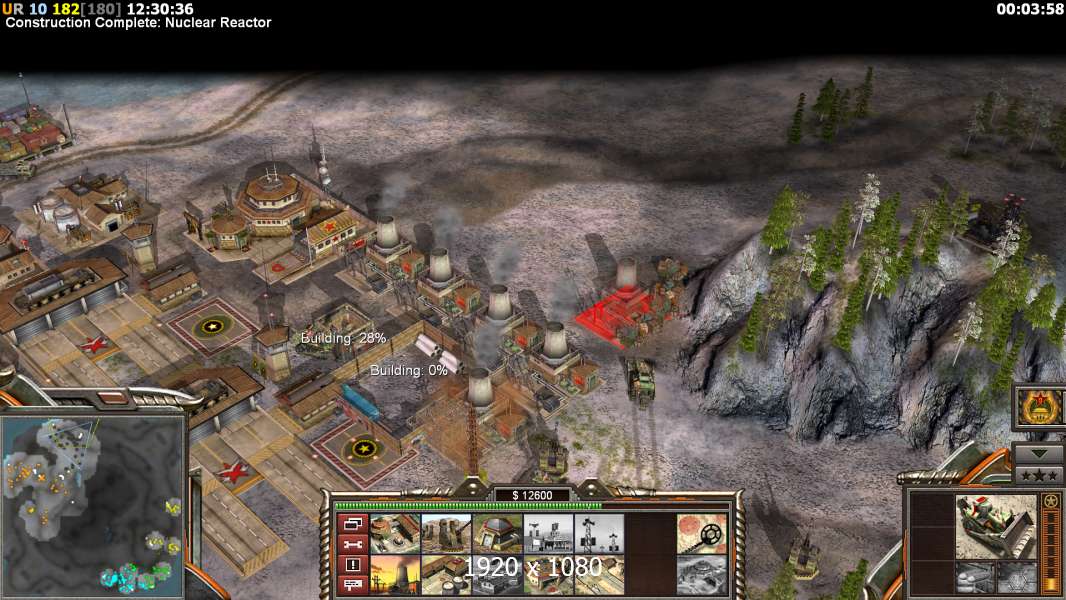The height and width of the screenshot is (600, 1066).
Task: Choose the grayscale crater command icon
Action: pos(701,573)
